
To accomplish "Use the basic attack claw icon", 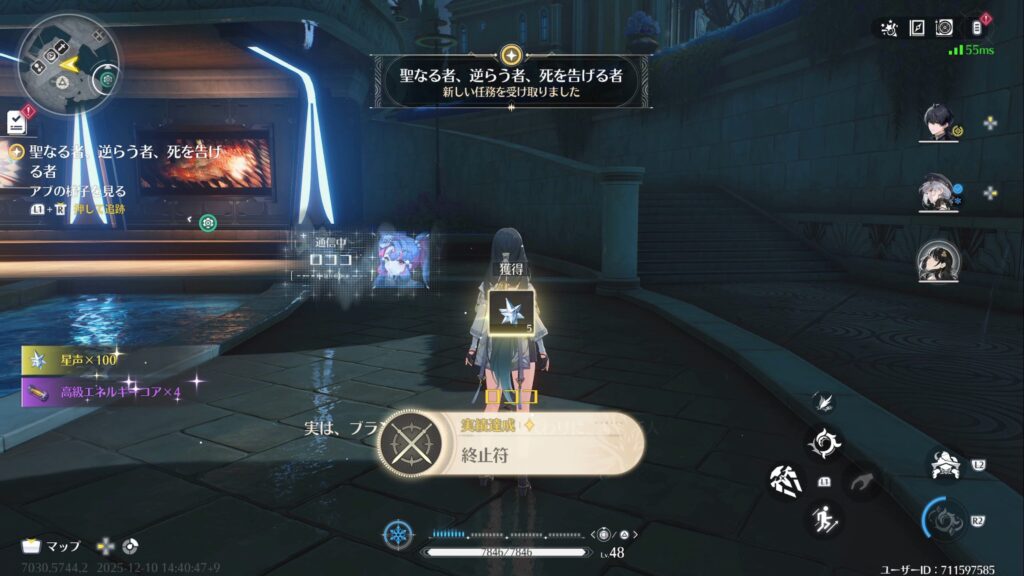I will pos(786,481).
